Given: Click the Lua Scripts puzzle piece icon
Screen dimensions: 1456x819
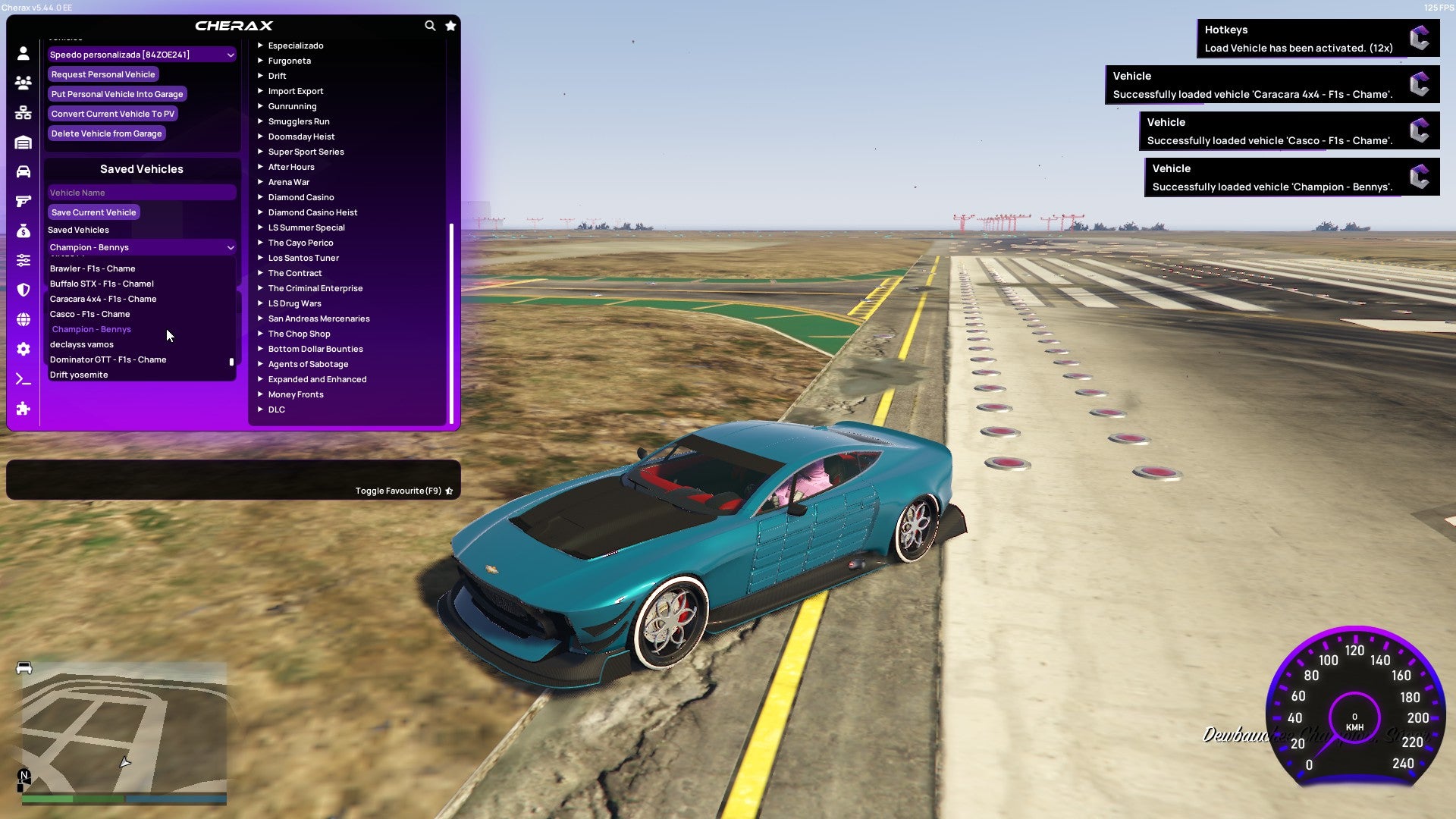Looking at the screenshot, I should (23, 409).
